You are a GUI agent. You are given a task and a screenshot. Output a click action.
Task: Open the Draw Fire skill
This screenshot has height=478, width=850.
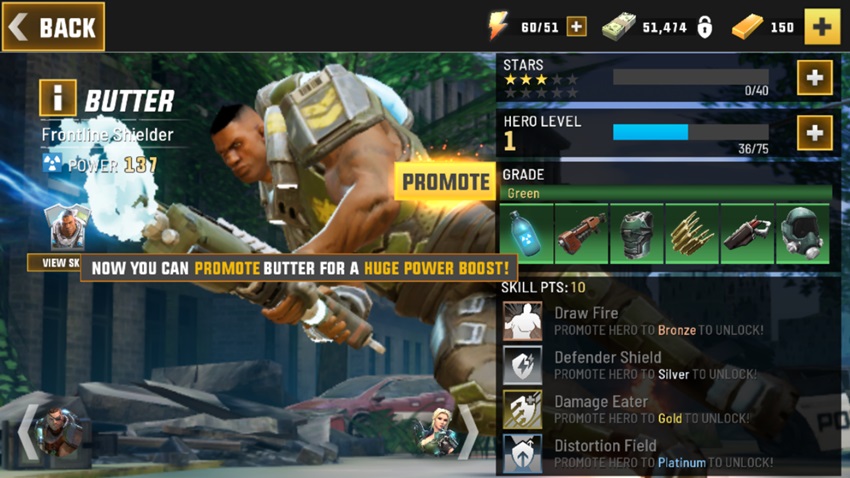tap(523, 321)
